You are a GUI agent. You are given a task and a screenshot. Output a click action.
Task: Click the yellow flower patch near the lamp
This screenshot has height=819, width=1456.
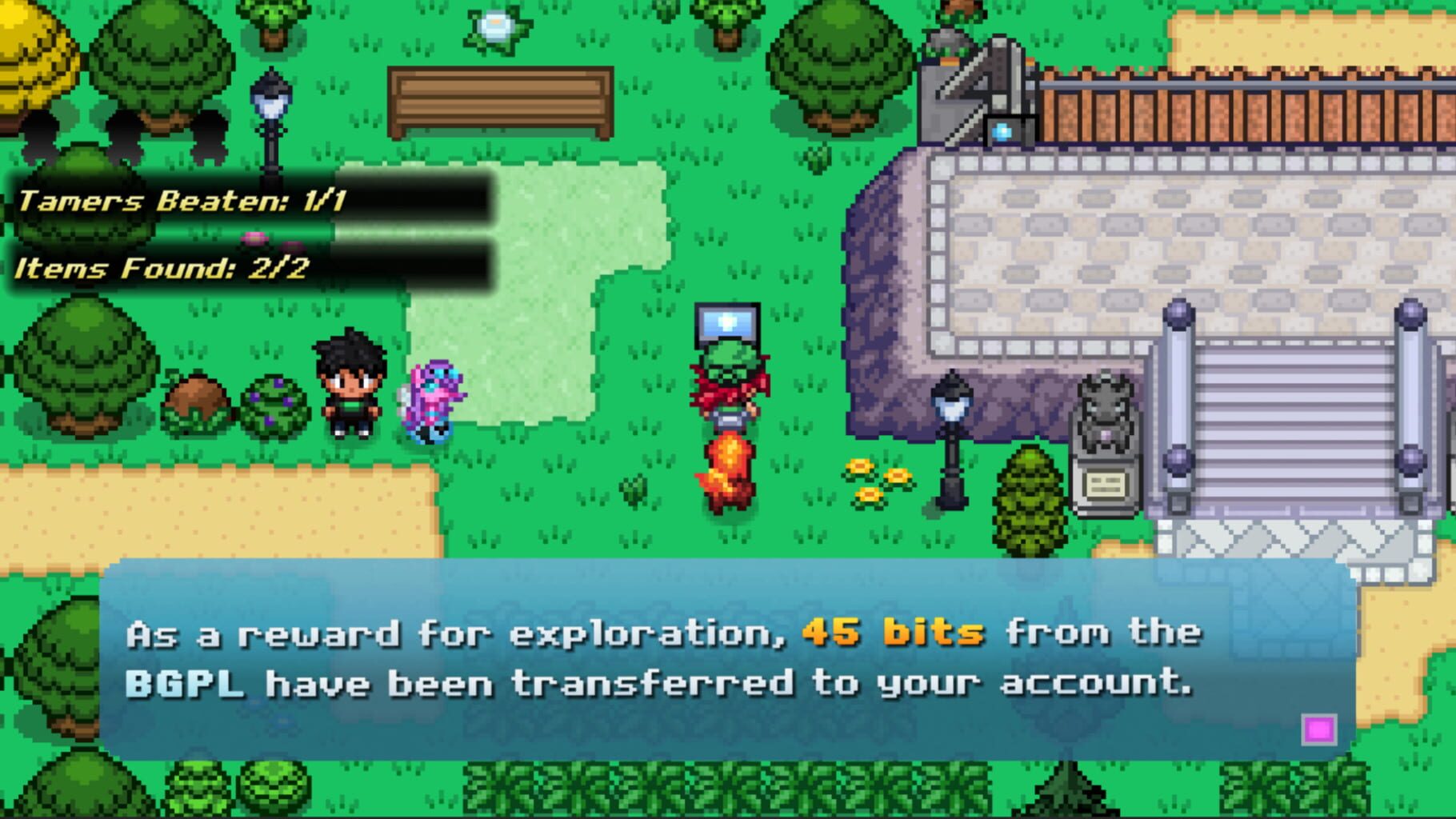[x=876, y=480]
